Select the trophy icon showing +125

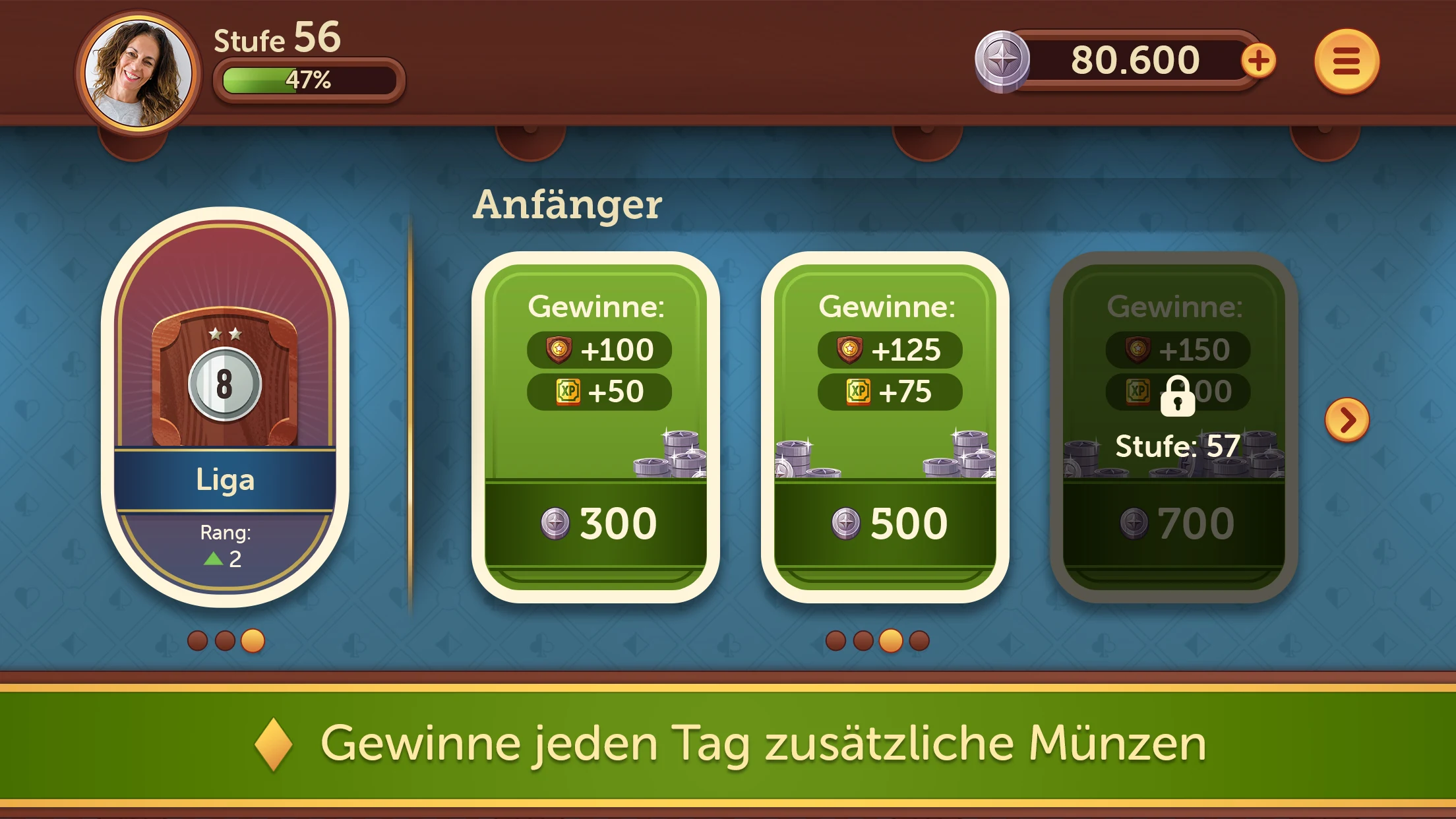pos(851,351)
